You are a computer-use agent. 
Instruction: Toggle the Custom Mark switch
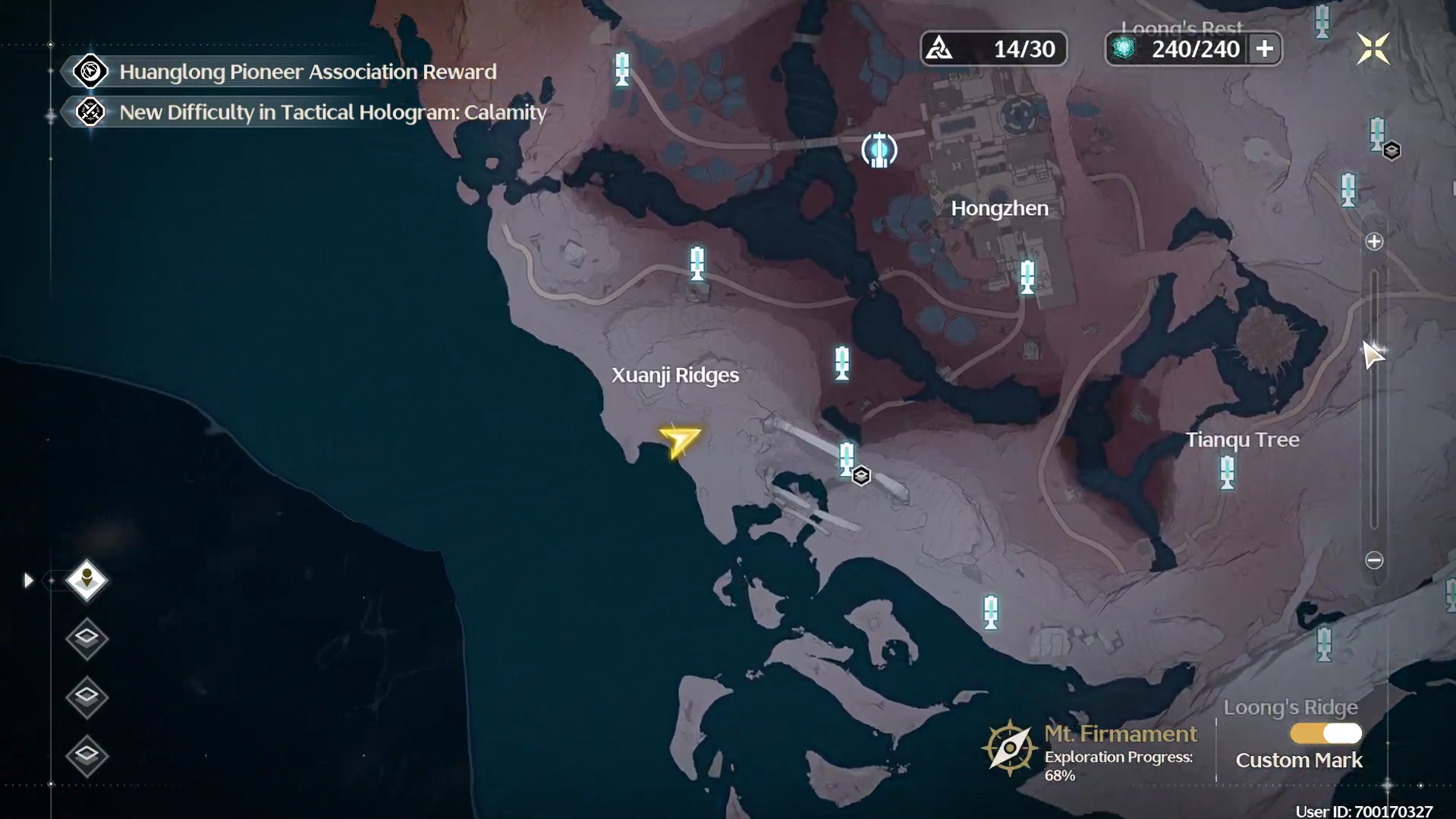point(1326,734)
